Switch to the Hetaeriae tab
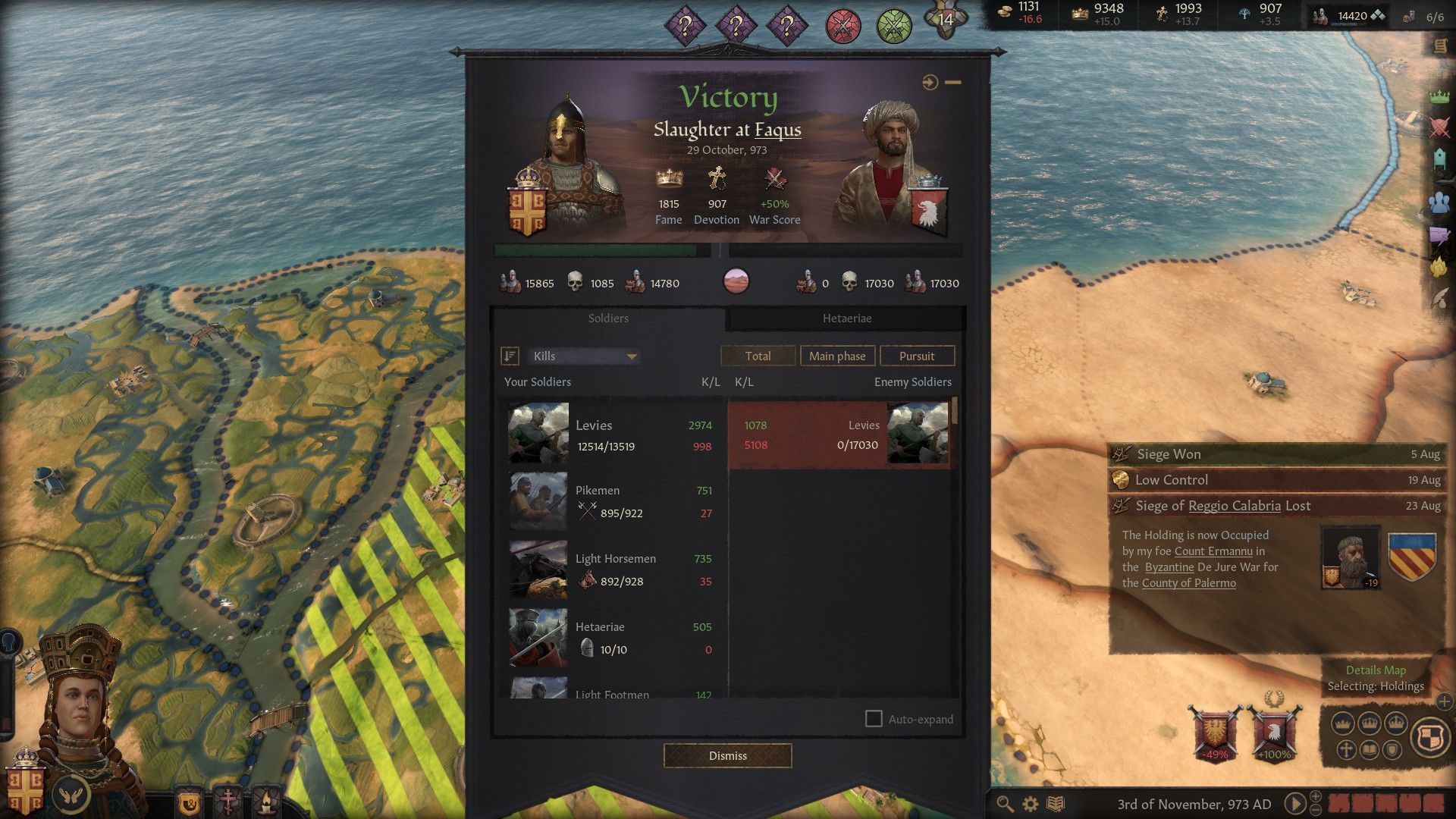Image resolution: width=1456 pixels, height=819 pixels. 846,318
